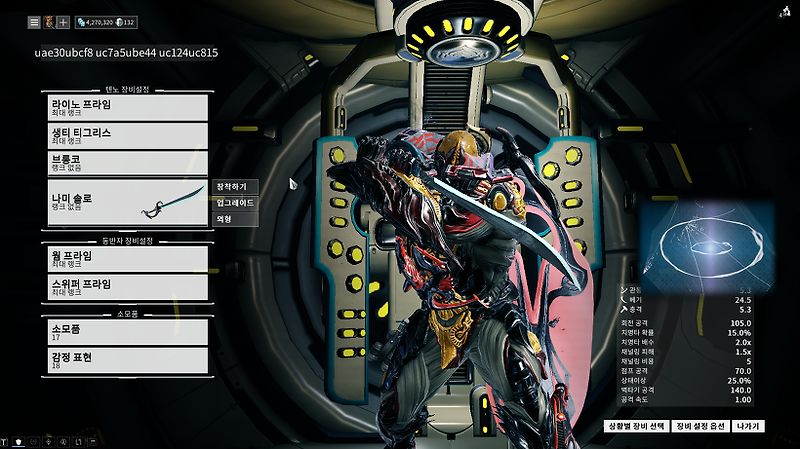Select the shield icon in the bottom toolbar
800x449 pixels.
(x=19, y=441)
